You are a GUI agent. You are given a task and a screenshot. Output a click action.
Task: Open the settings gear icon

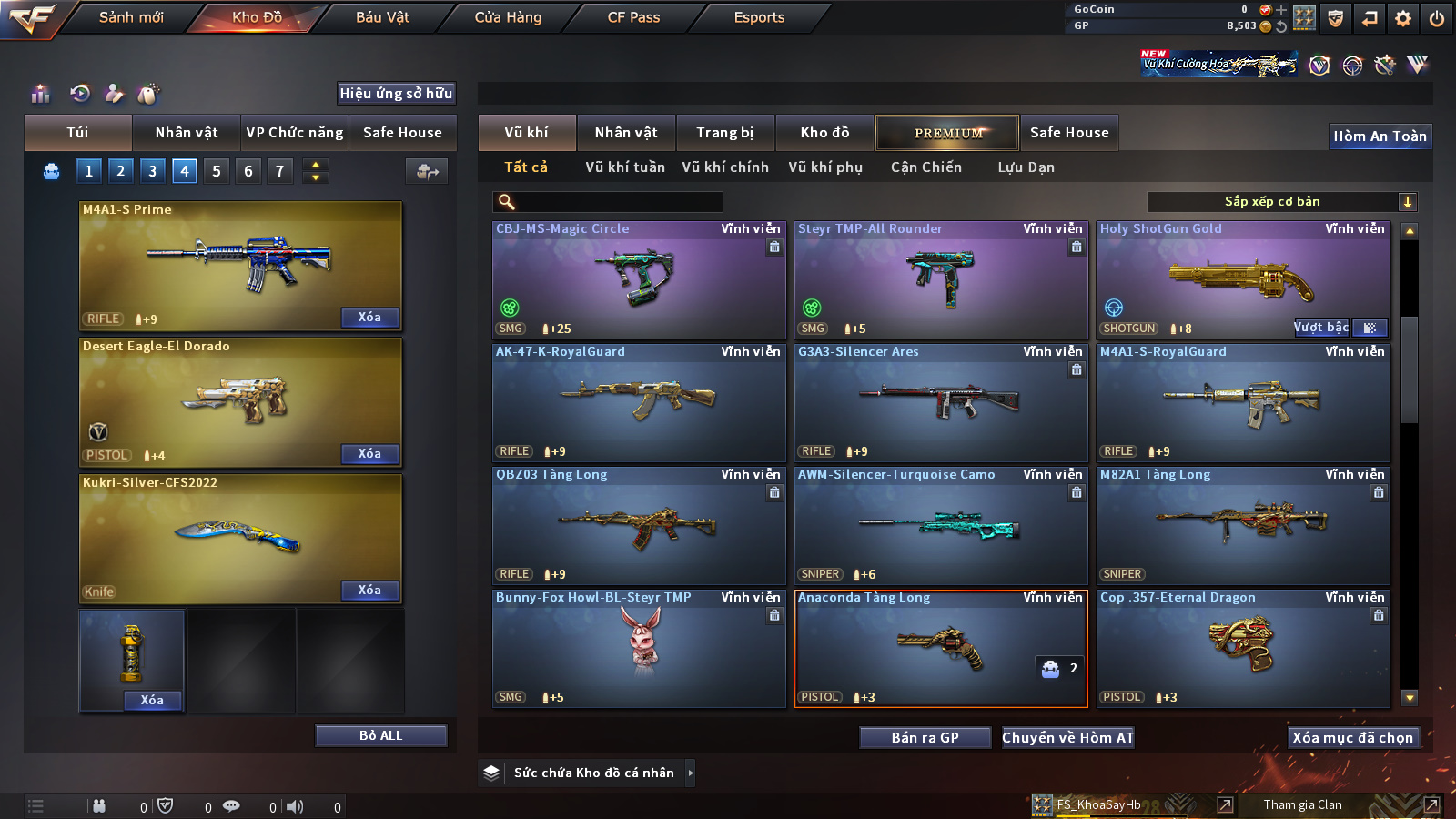click(1403, 18)
